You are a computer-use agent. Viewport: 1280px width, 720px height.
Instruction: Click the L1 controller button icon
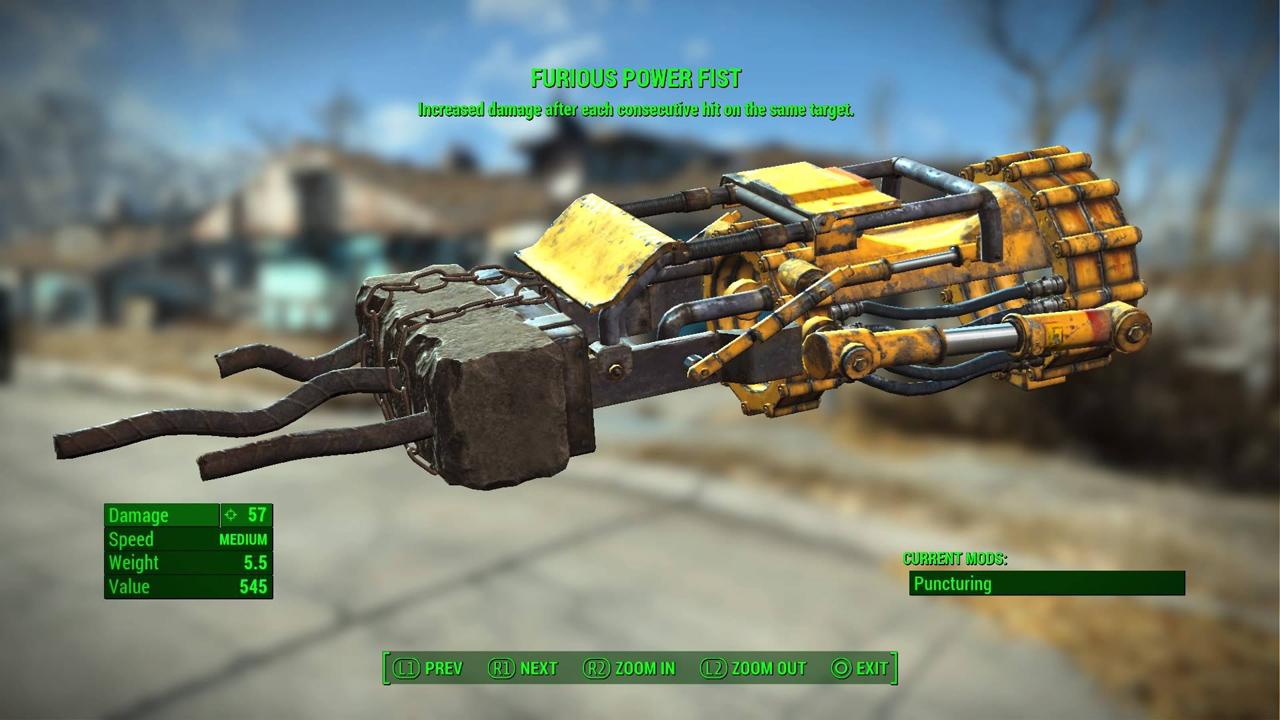point(404,668)
